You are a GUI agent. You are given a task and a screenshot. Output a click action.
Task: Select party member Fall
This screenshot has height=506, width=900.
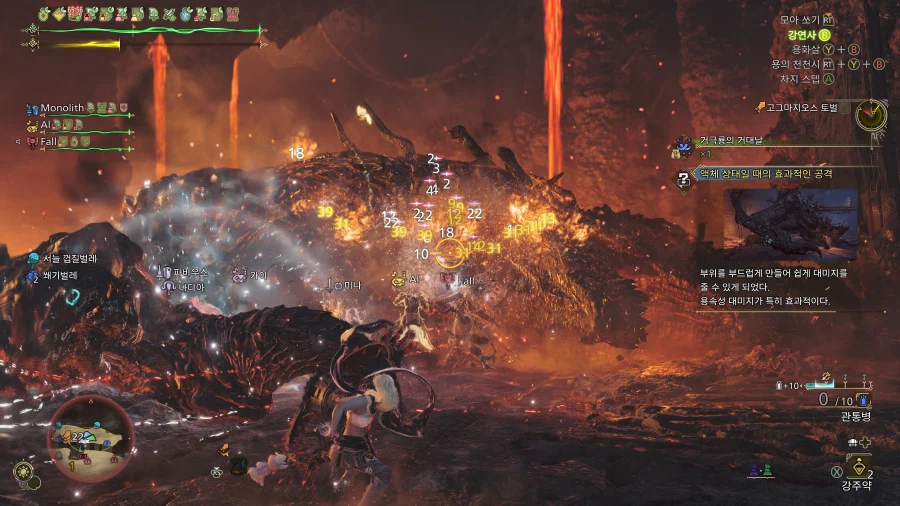[x=52, y=142]
